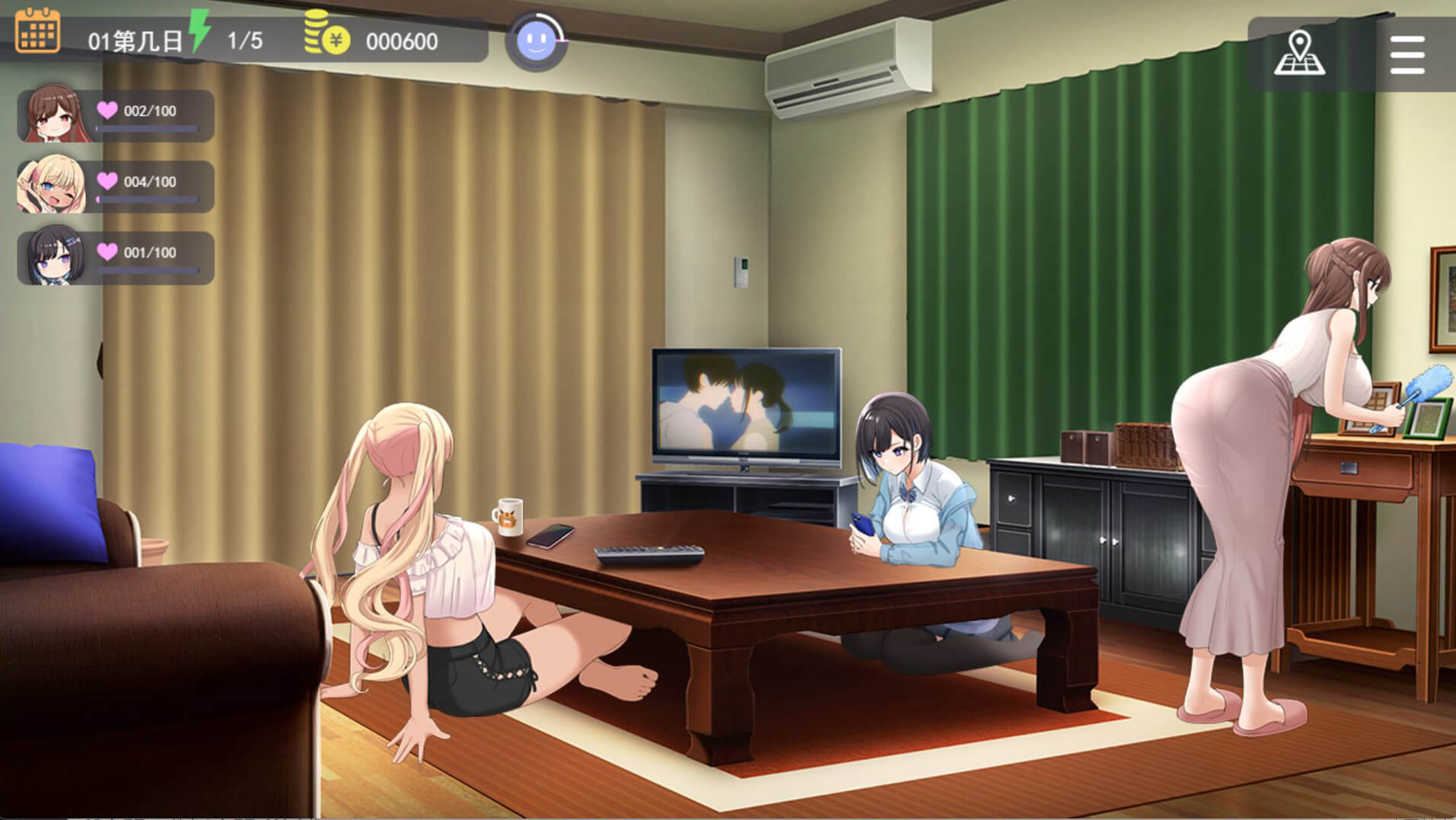This screenshot has height=820, width=1456.
Task: Select the blonde girl's affection panel
Action: 116,187
